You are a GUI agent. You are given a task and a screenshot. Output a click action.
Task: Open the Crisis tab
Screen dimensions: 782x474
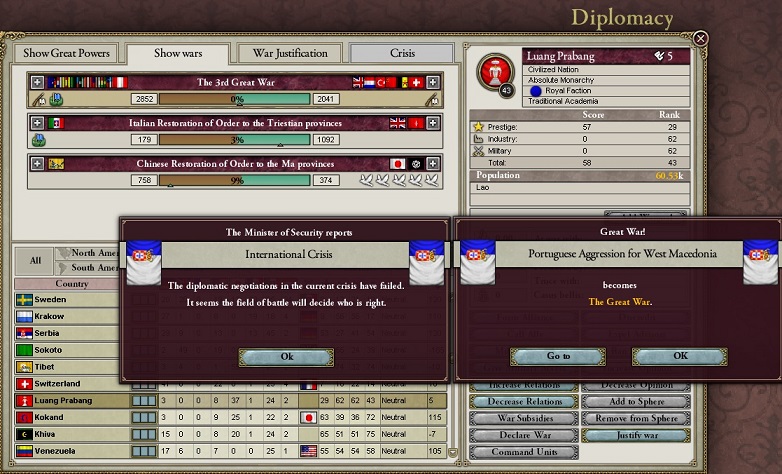(403, 53)
